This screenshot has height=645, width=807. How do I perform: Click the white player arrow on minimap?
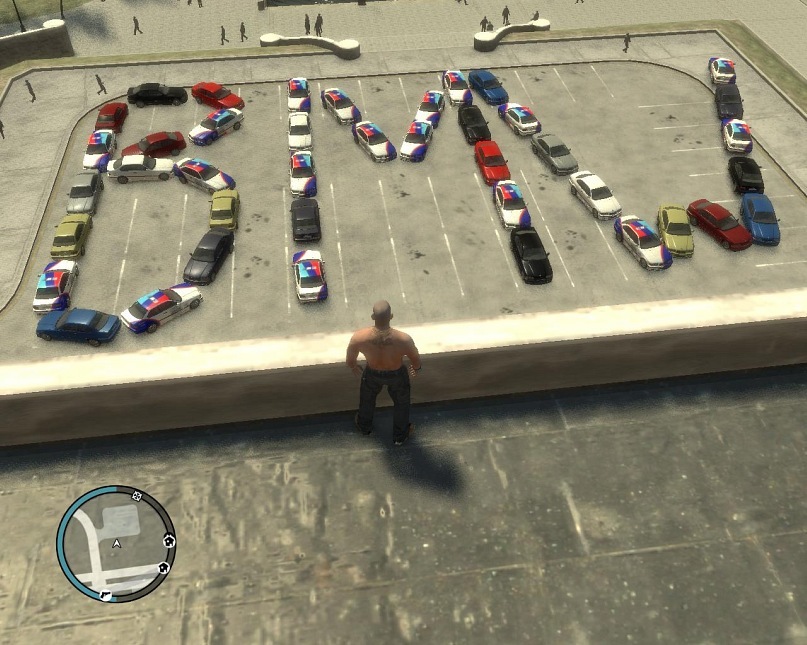117,544
